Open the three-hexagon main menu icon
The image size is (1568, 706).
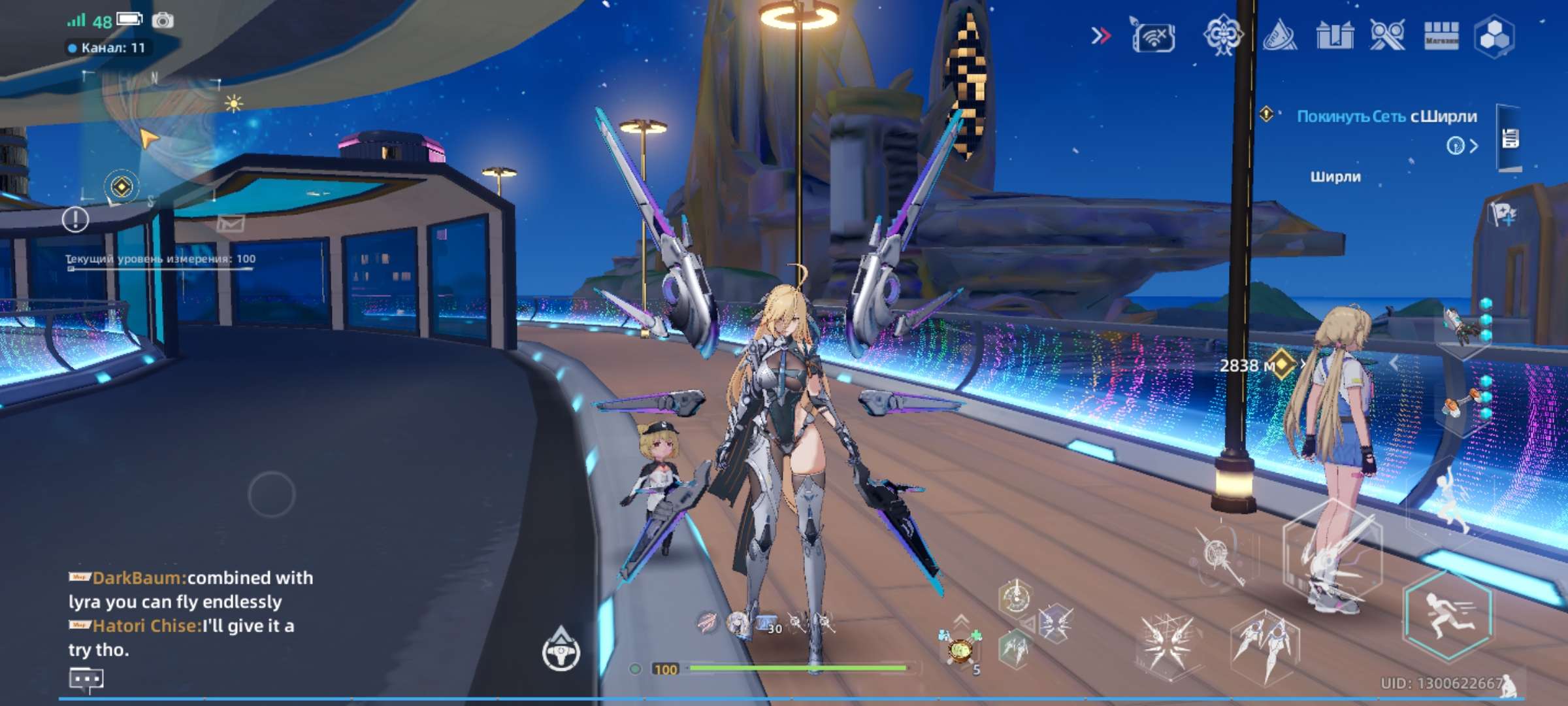tap(1494, 37)
